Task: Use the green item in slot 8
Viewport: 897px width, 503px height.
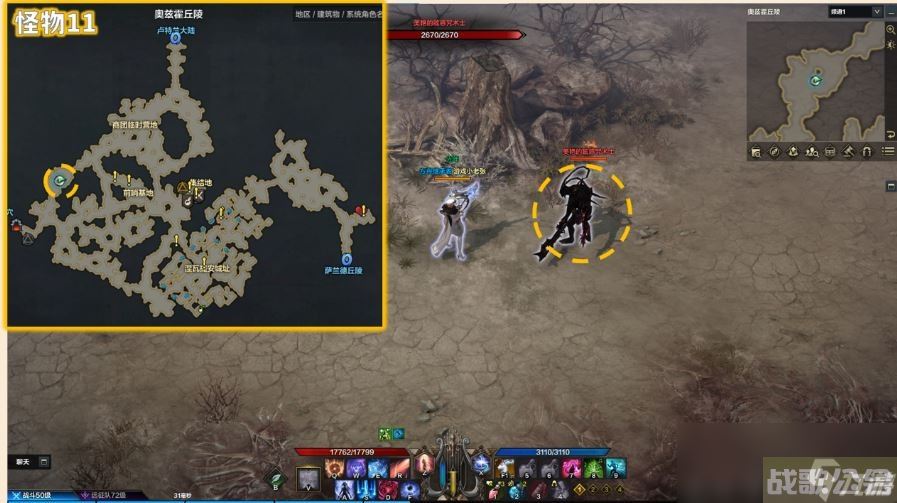Action: tap(595, 468)
